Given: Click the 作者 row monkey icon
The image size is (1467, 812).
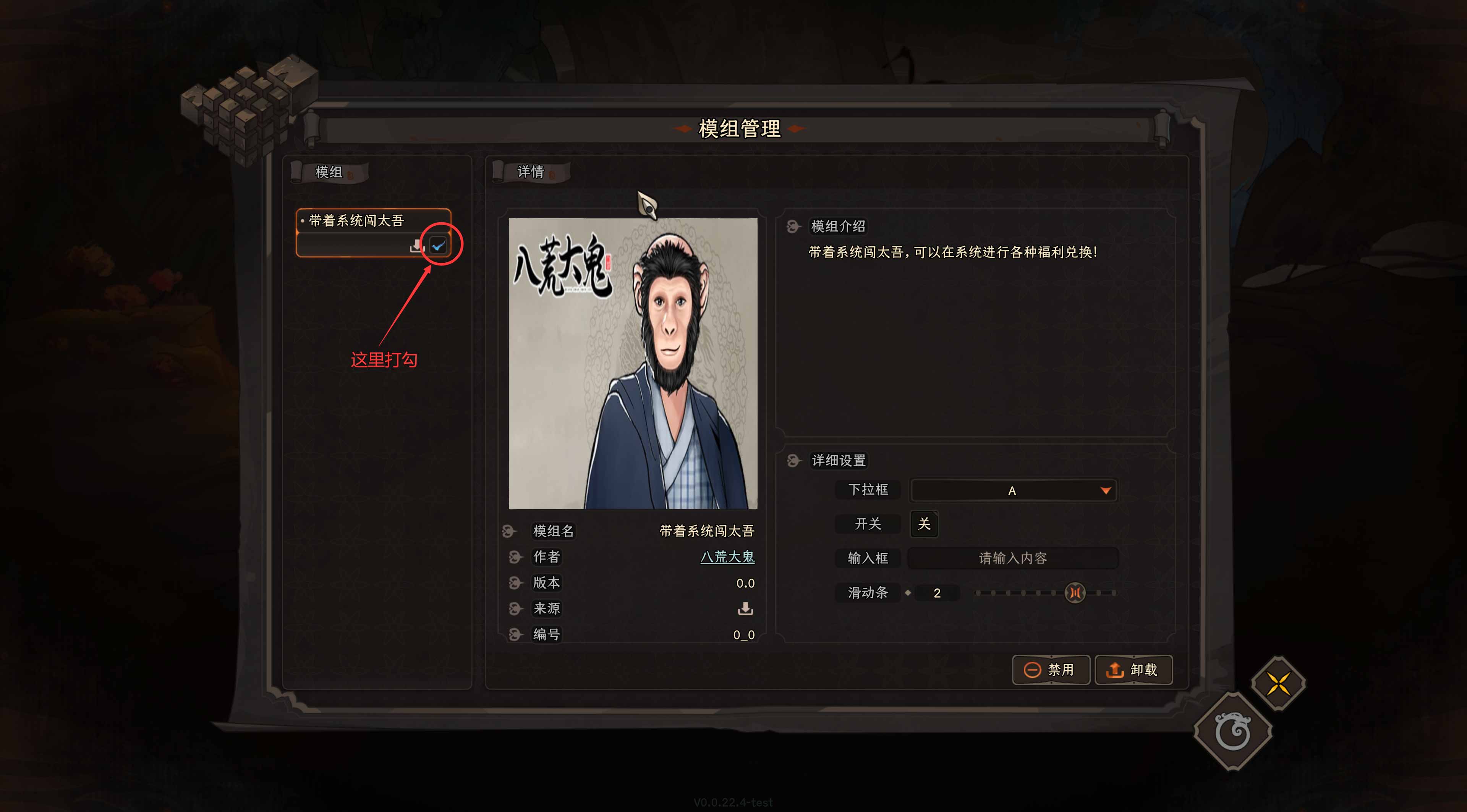Looking at the screenshot, I should (x=515, y=557).
